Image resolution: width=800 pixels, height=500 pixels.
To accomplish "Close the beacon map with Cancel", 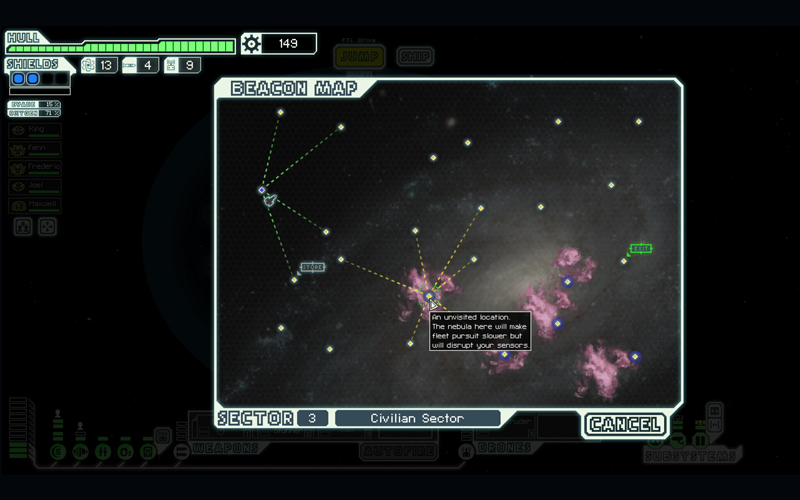I will coord(625,424).
